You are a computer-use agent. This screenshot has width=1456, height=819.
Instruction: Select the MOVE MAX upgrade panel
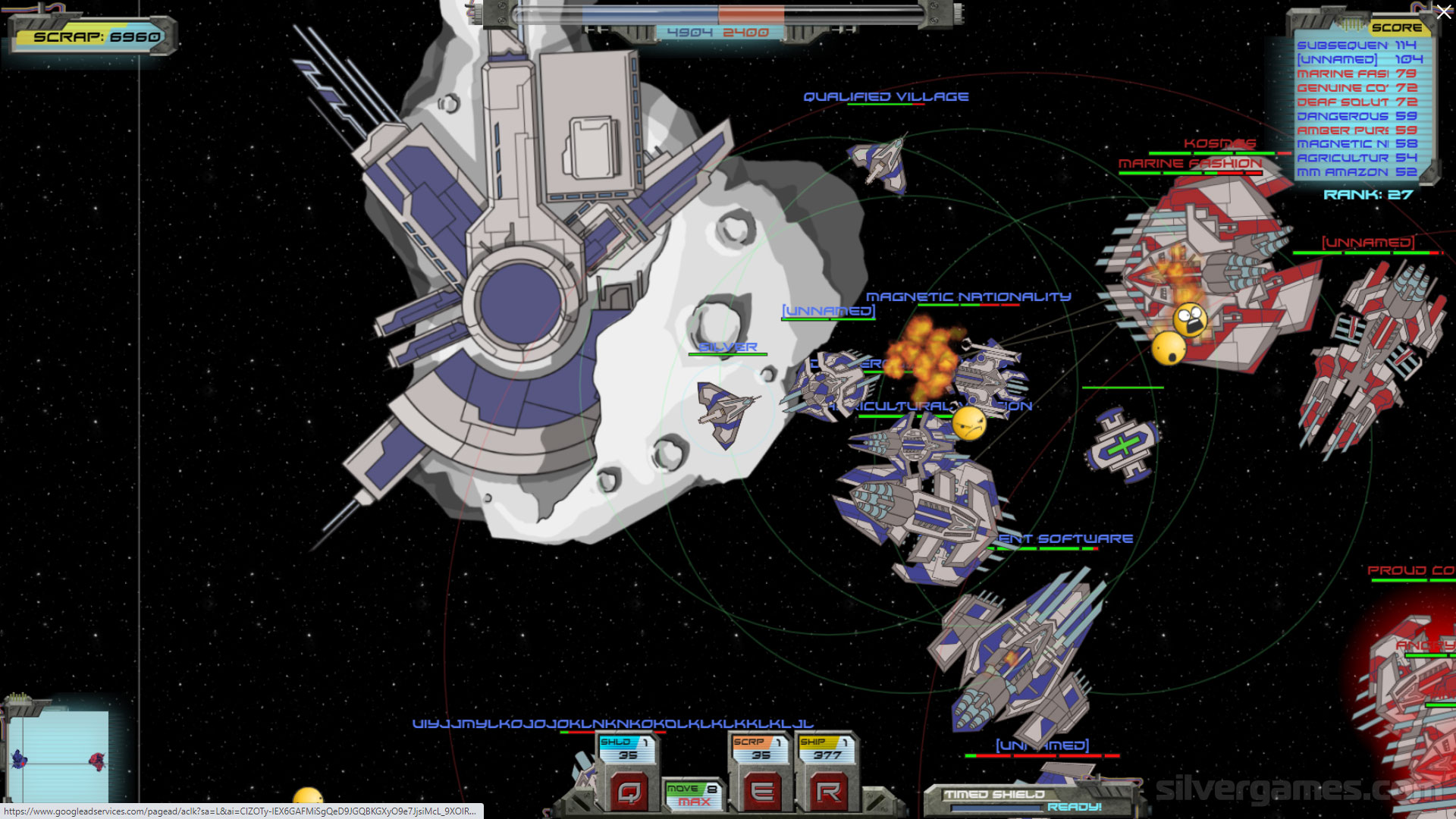(x=693, y=795)
